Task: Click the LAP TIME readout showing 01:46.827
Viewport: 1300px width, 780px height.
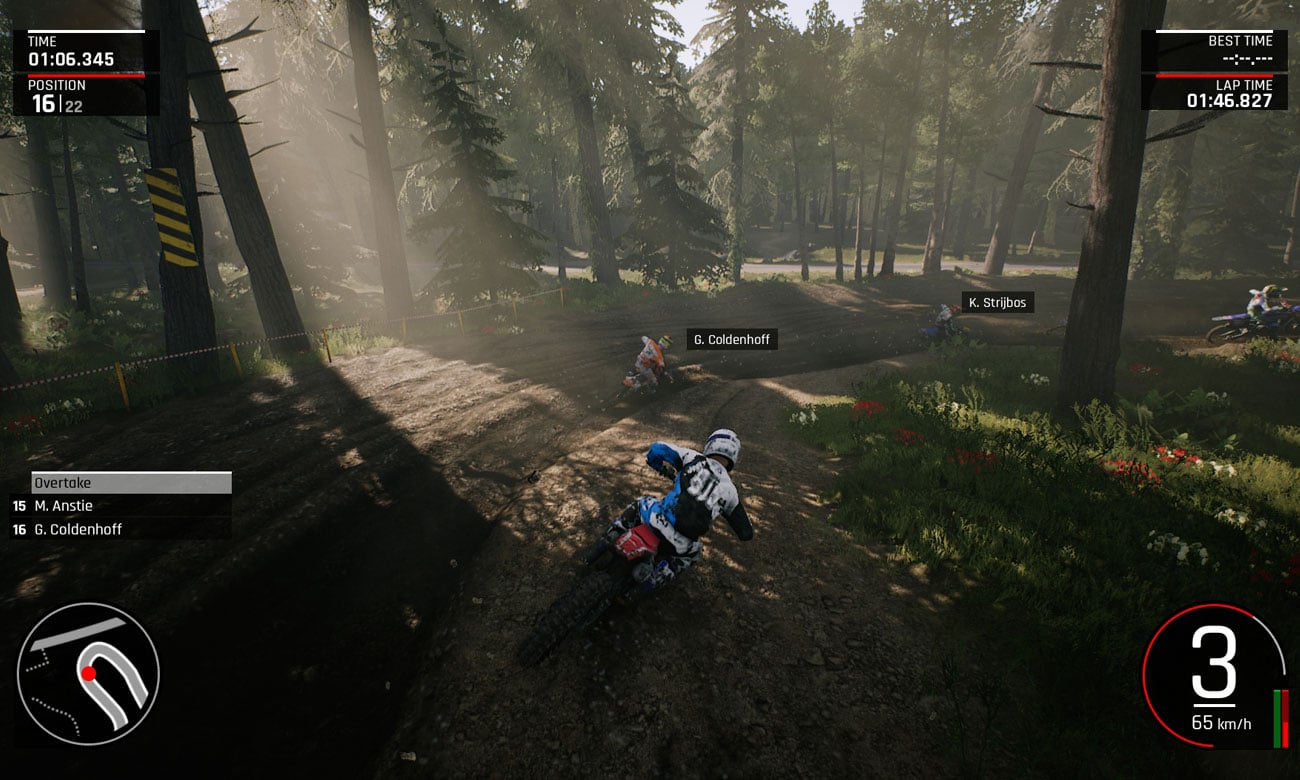Action: click(x=1230, y=98)
